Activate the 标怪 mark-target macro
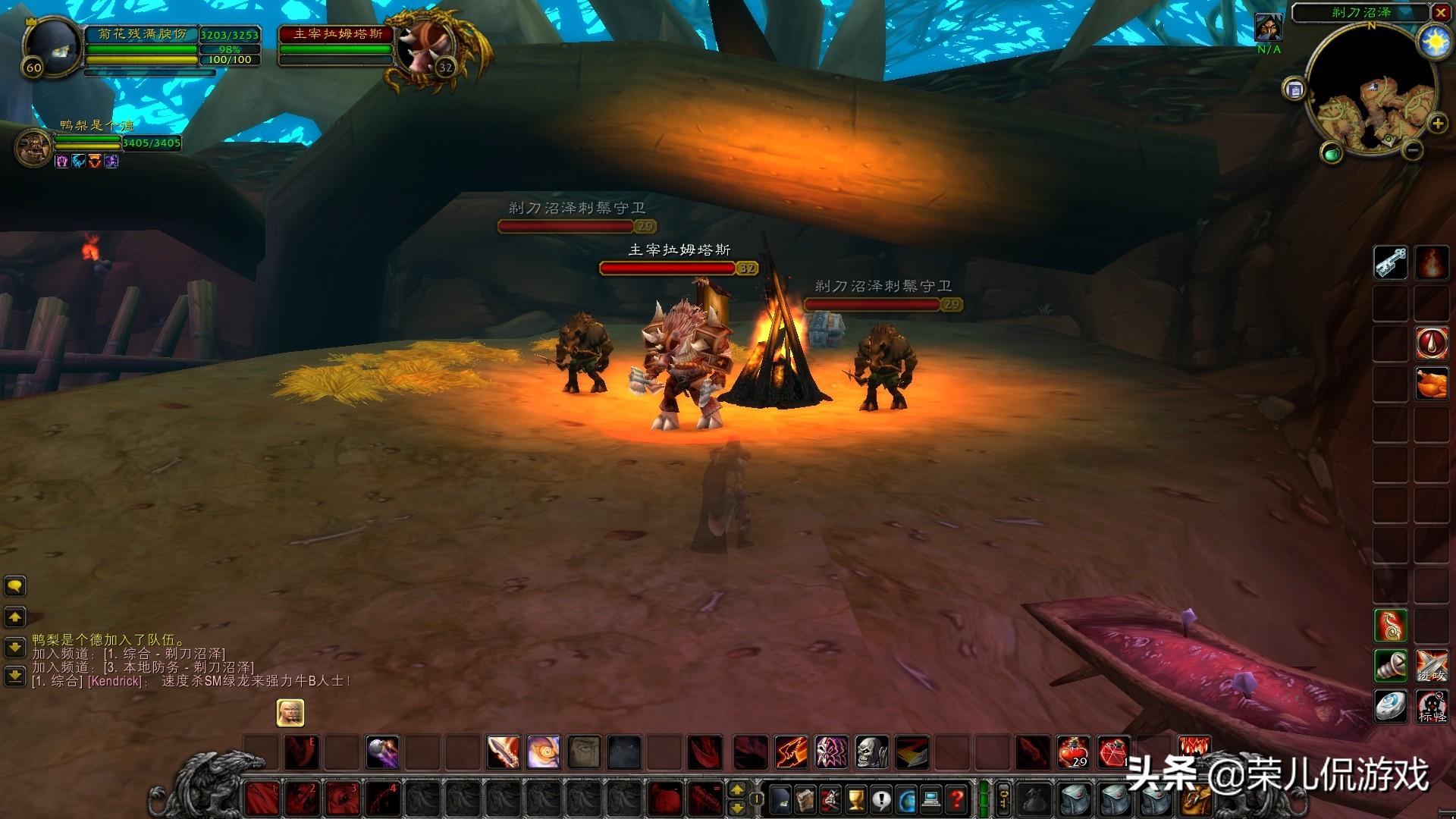Viewport: 1456px width, 819px height. [1432, 707]
